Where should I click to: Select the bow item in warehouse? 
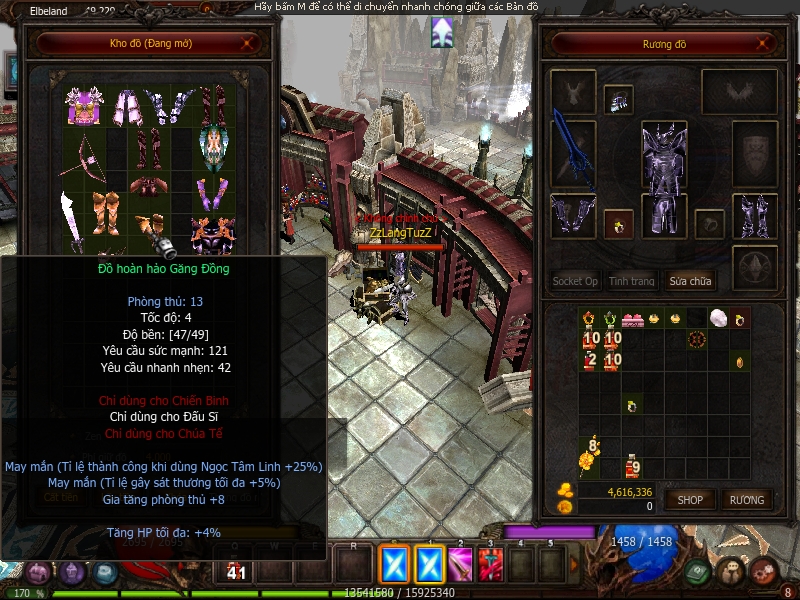tap(86, 151)
